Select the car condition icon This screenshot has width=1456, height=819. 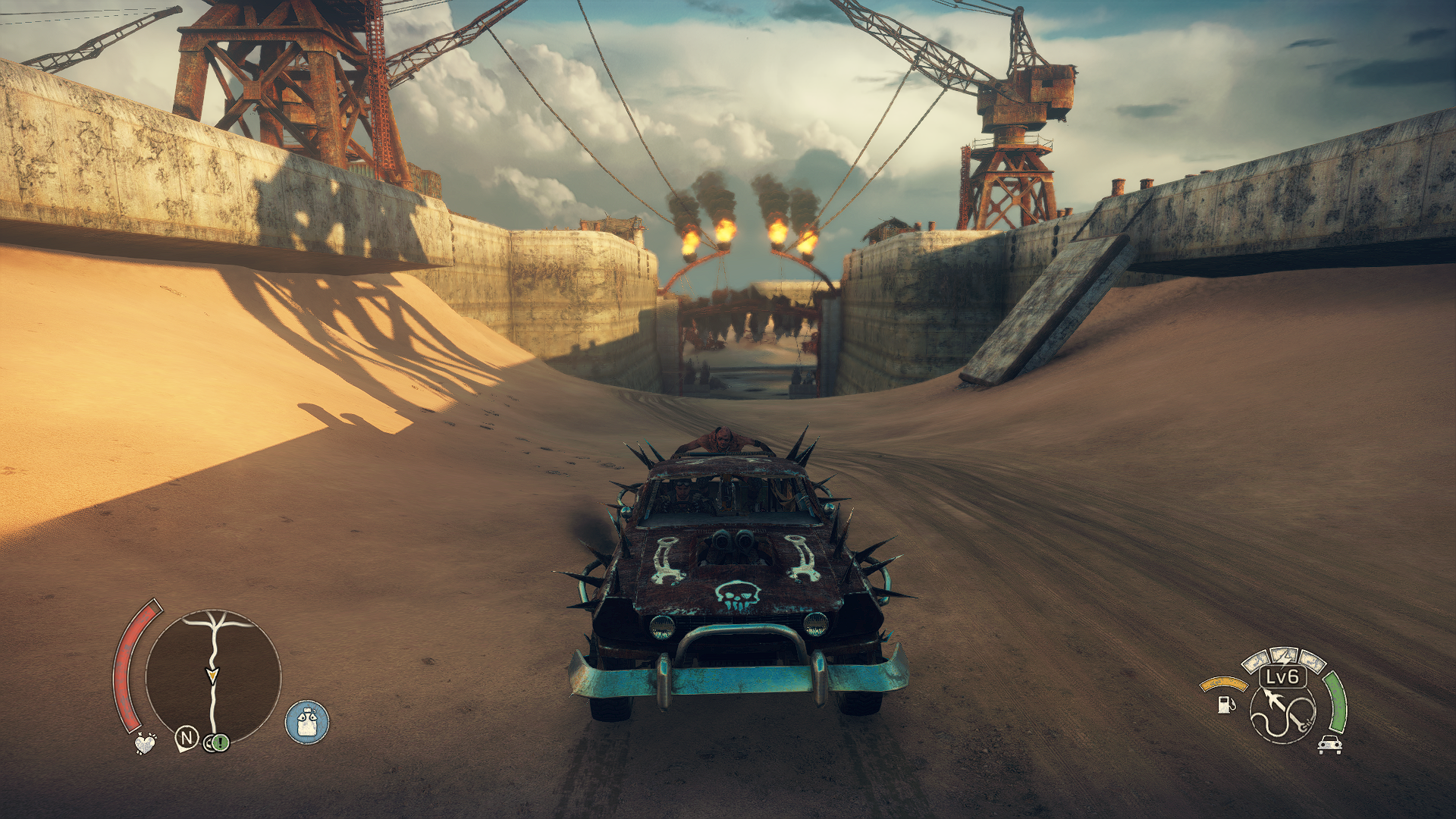click(x=1329, y=745)
